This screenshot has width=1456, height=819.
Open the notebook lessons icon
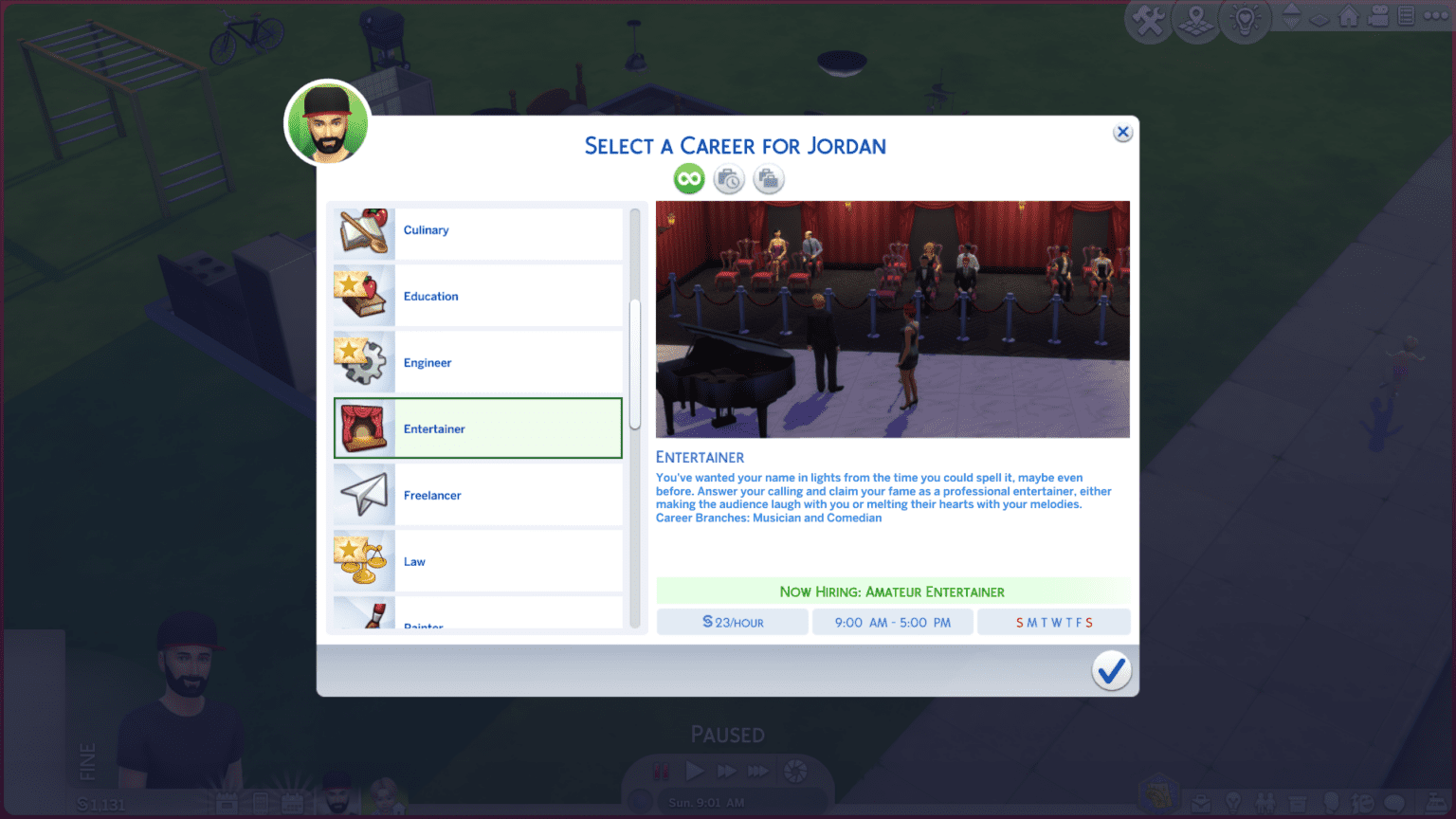[1405, 16]
